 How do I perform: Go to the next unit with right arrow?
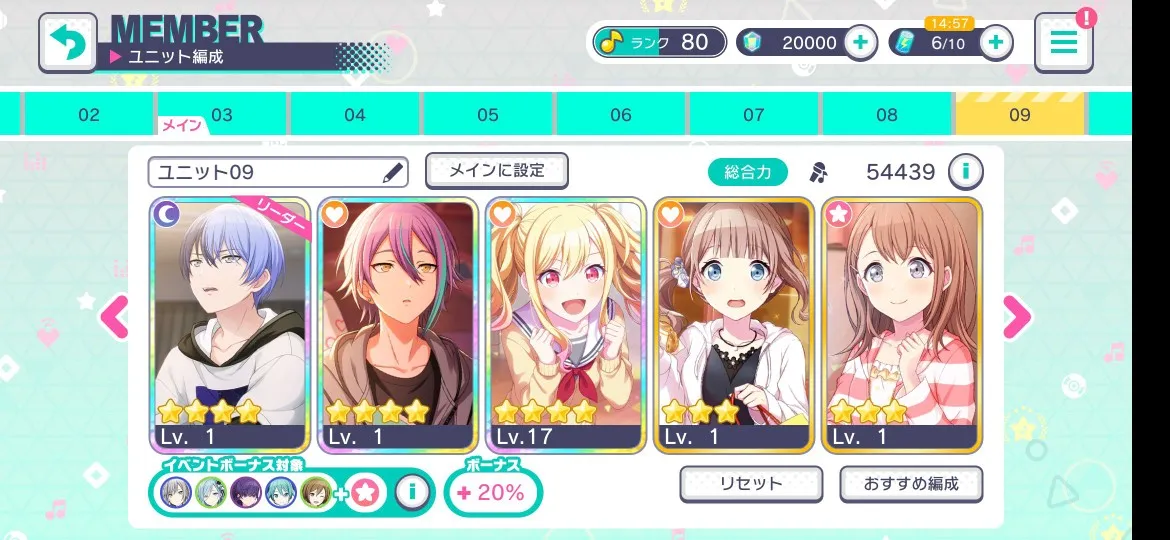1016,318
